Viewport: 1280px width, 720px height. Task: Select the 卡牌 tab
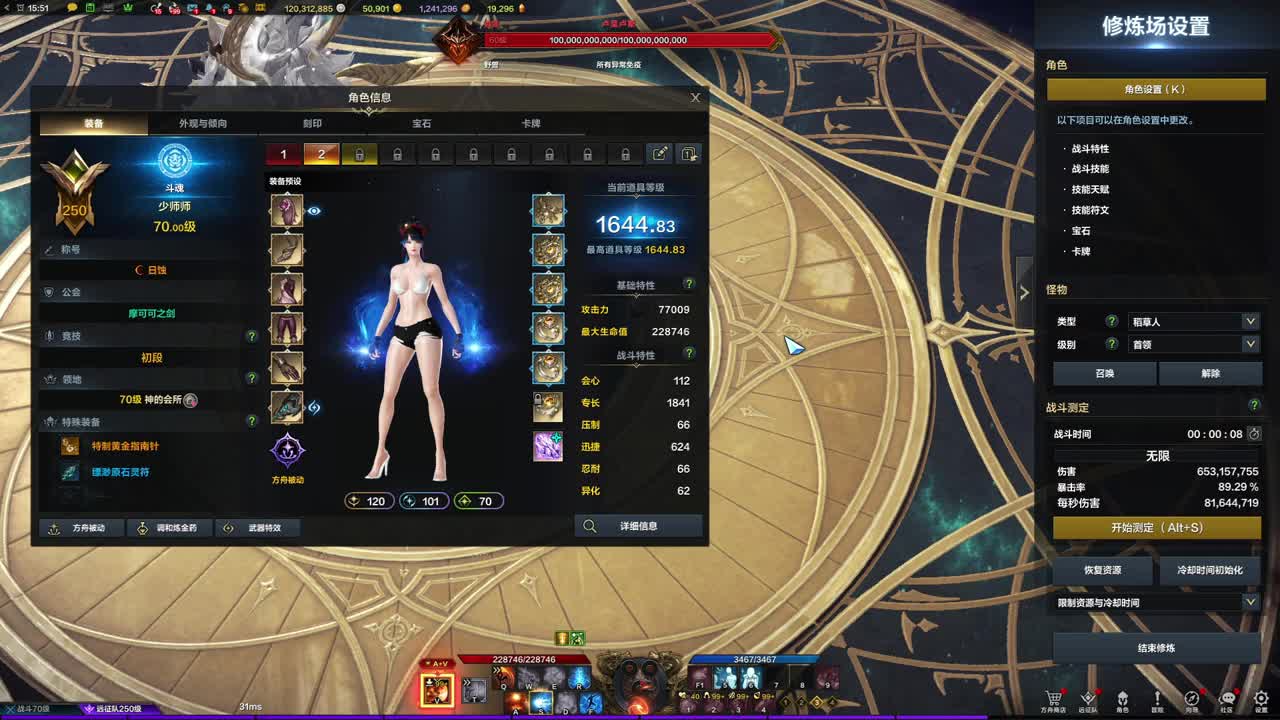coord(531,124)
